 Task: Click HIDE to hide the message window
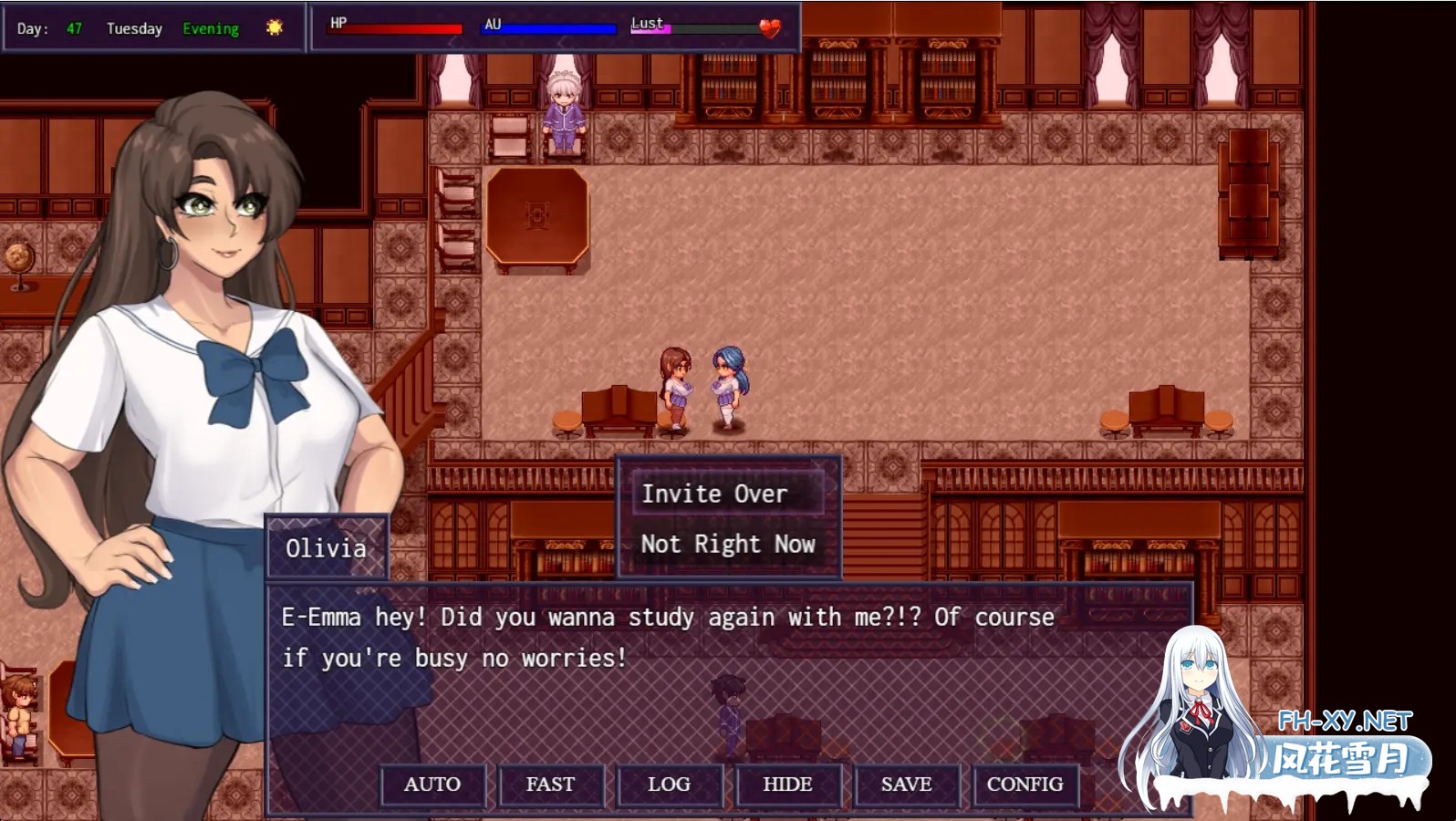787,785
